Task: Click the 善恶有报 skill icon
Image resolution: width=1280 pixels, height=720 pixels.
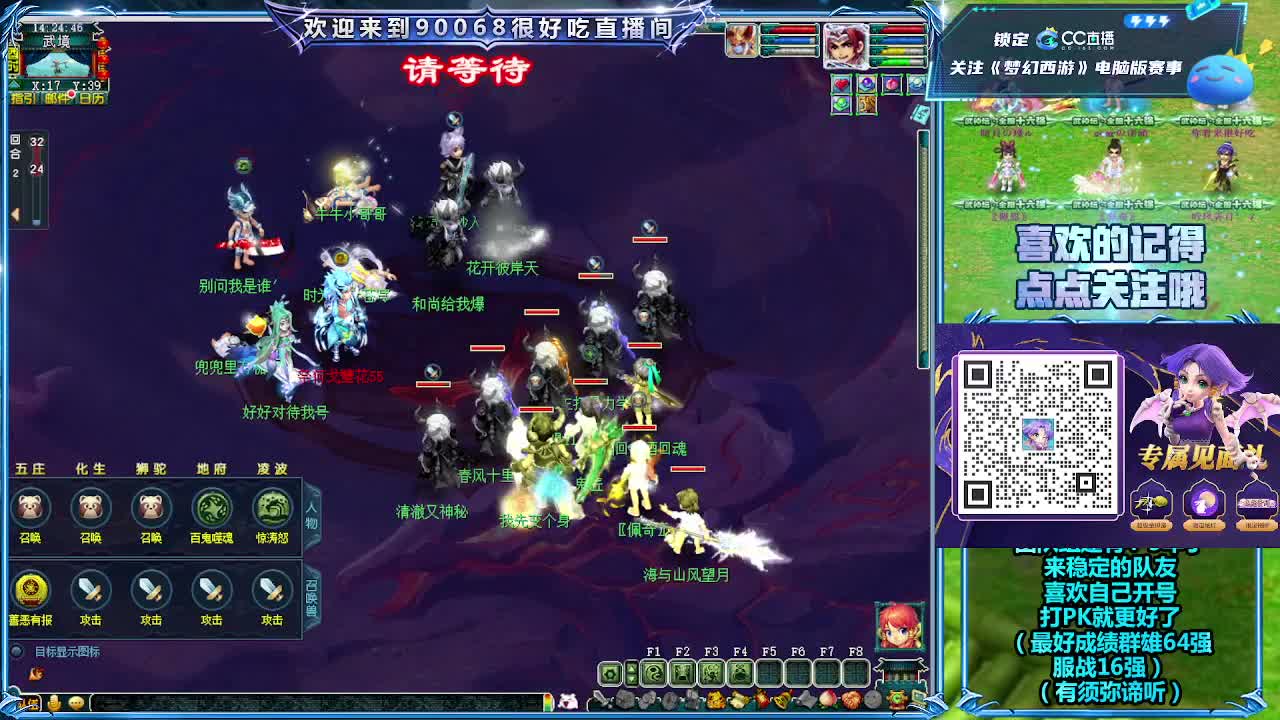Action: click(30, 590)
